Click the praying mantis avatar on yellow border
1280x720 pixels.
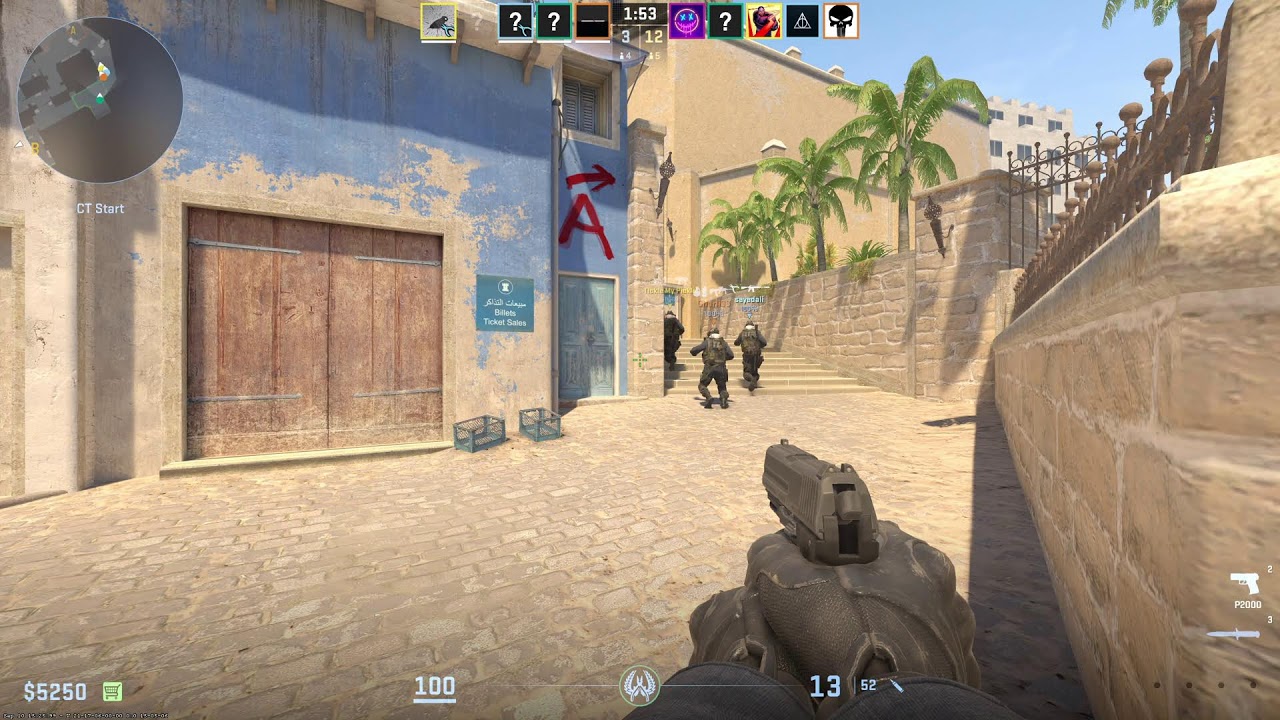click(438, 21)
